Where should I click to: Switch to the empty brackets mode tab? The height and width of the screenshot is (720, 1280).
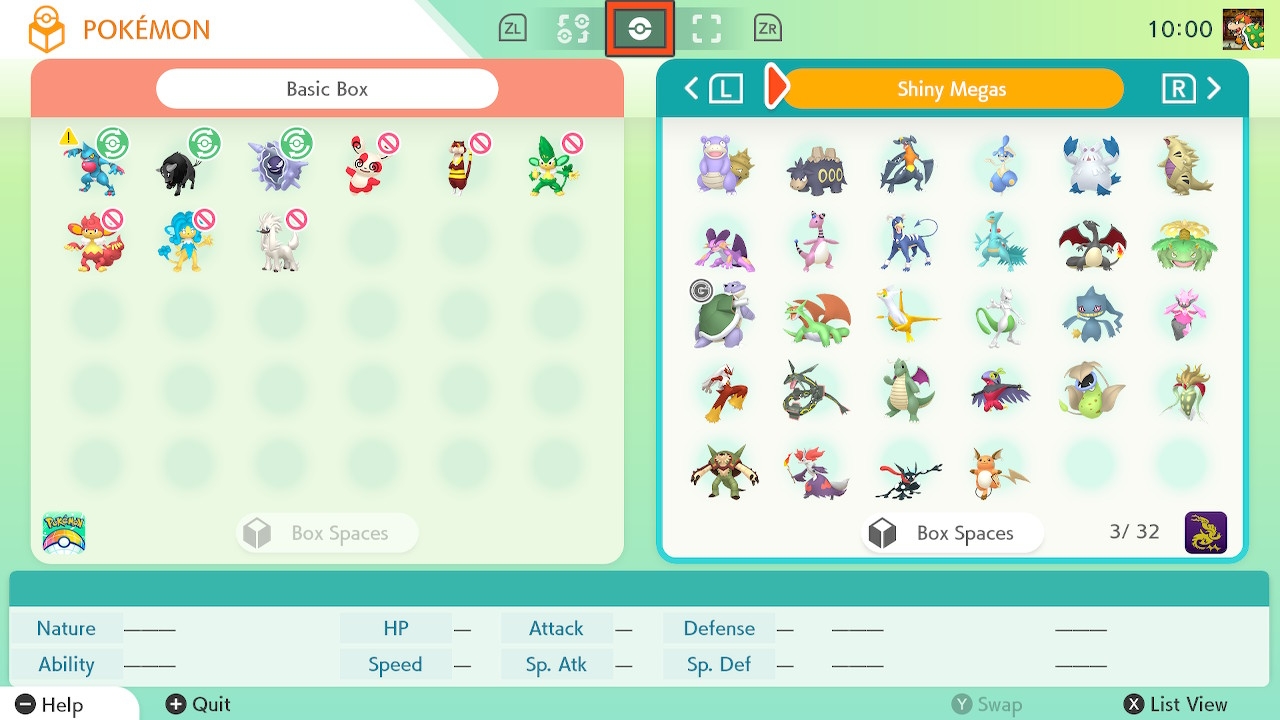(707, 29)
